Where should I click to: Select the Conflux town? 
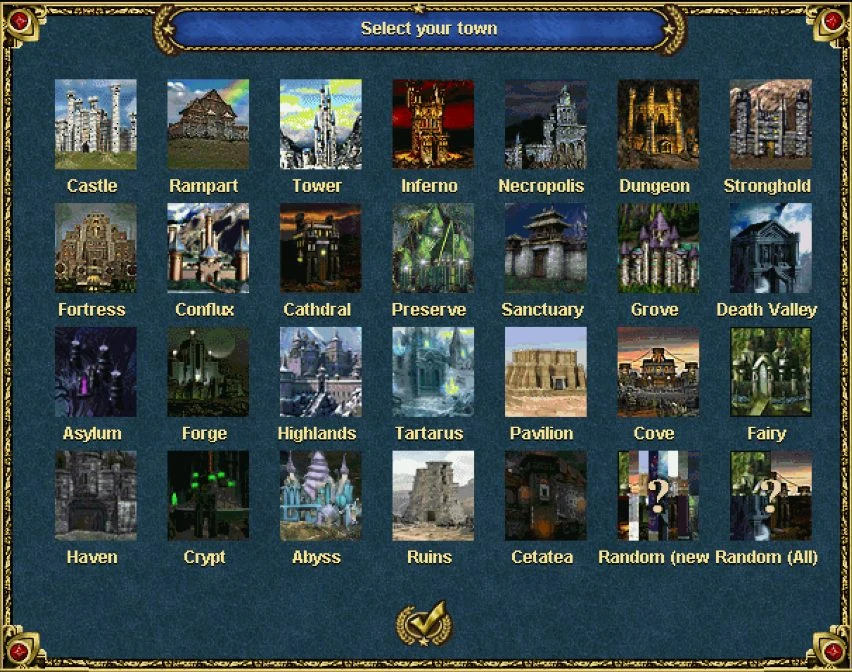pyautogui.click(x=208, y=248)
